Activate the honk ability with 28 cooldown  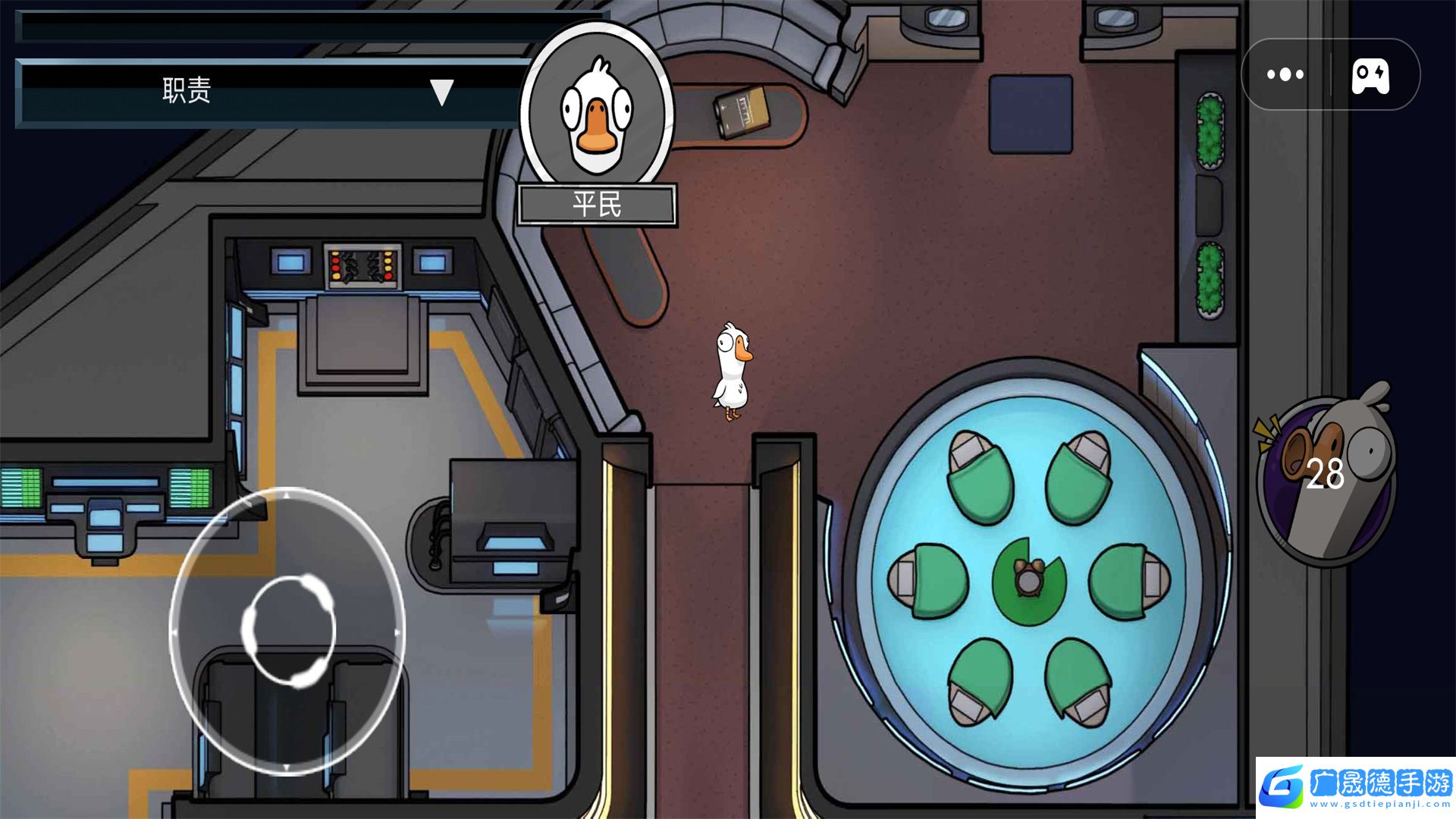point(1326,476)
